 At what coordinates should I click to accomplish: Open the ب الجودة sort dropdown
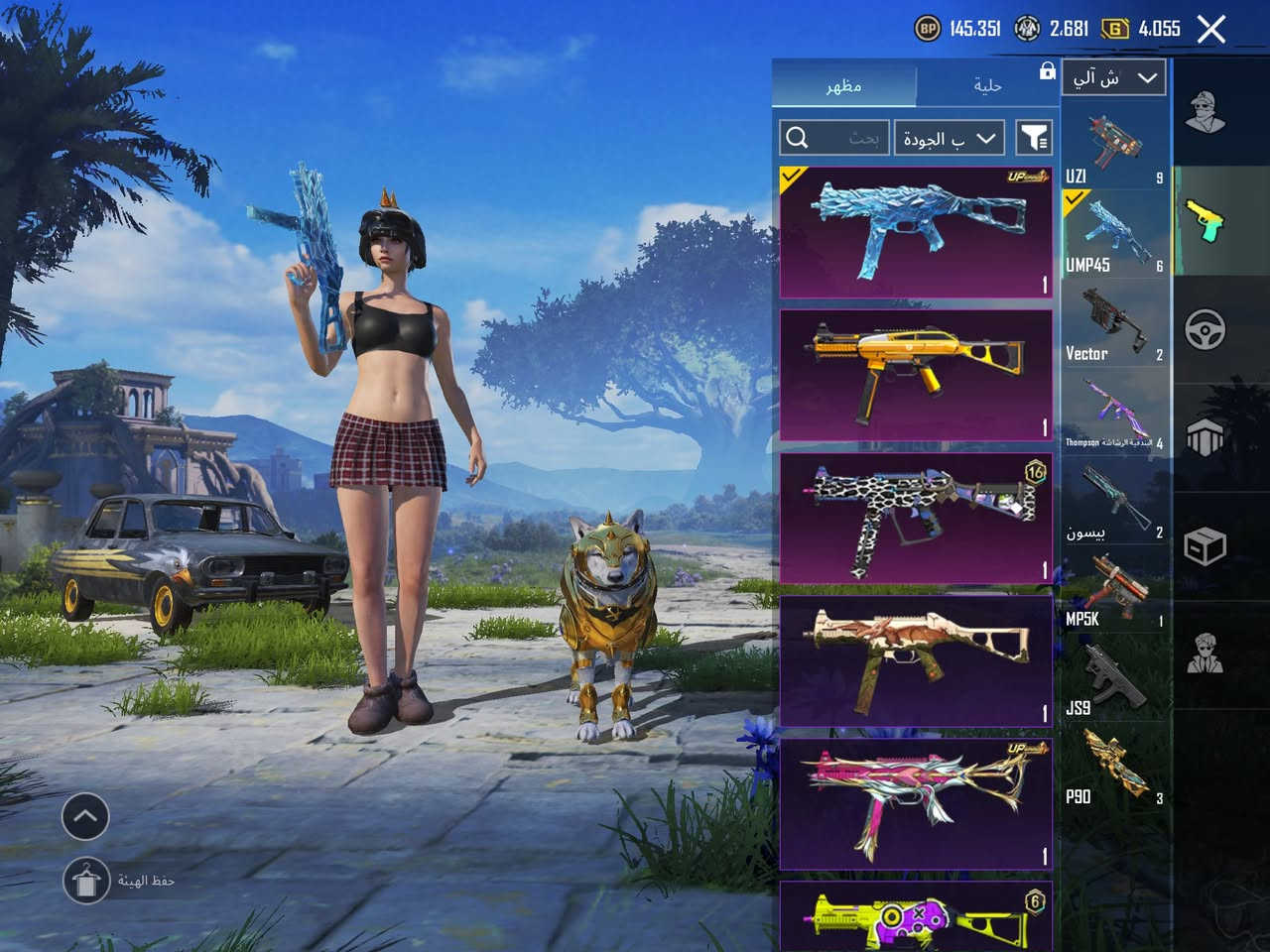pos(950,138)
